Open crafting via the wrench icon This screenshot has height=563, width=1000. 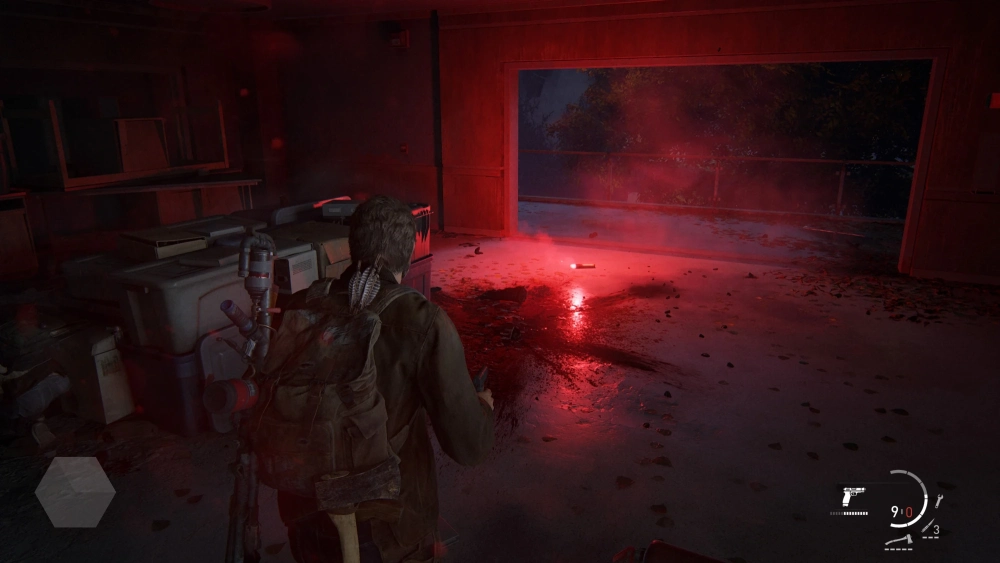(x=938, y=501)
